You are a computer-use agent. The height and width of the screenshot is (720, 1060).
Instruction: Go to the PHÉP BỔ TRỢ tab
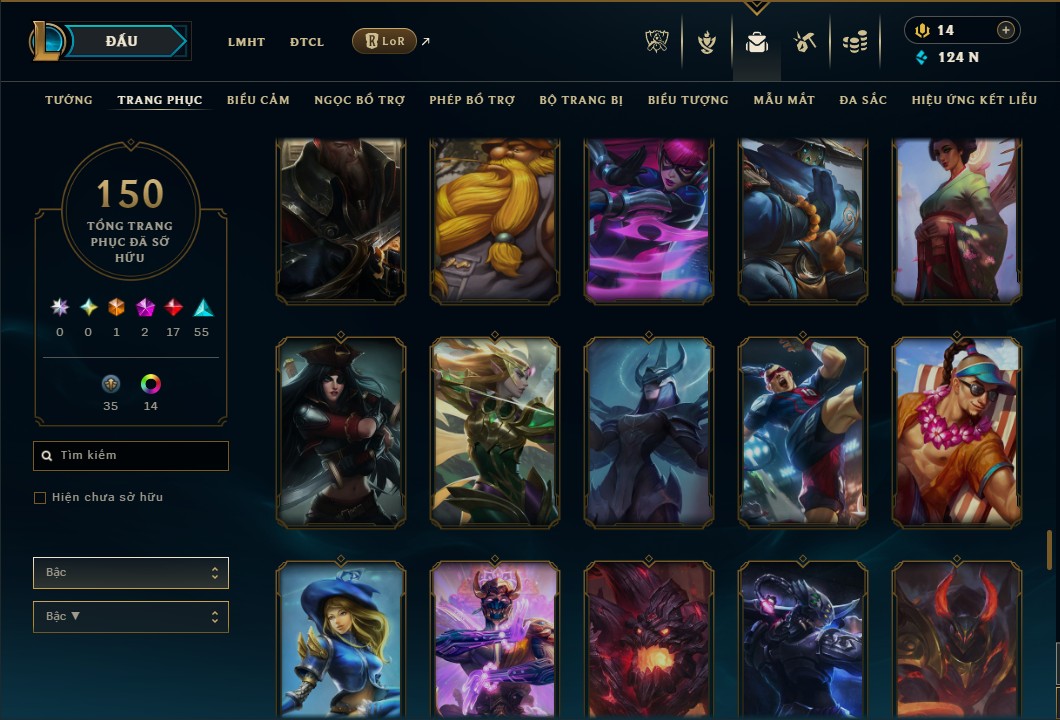pyautogui.click(x=472, y=100)
